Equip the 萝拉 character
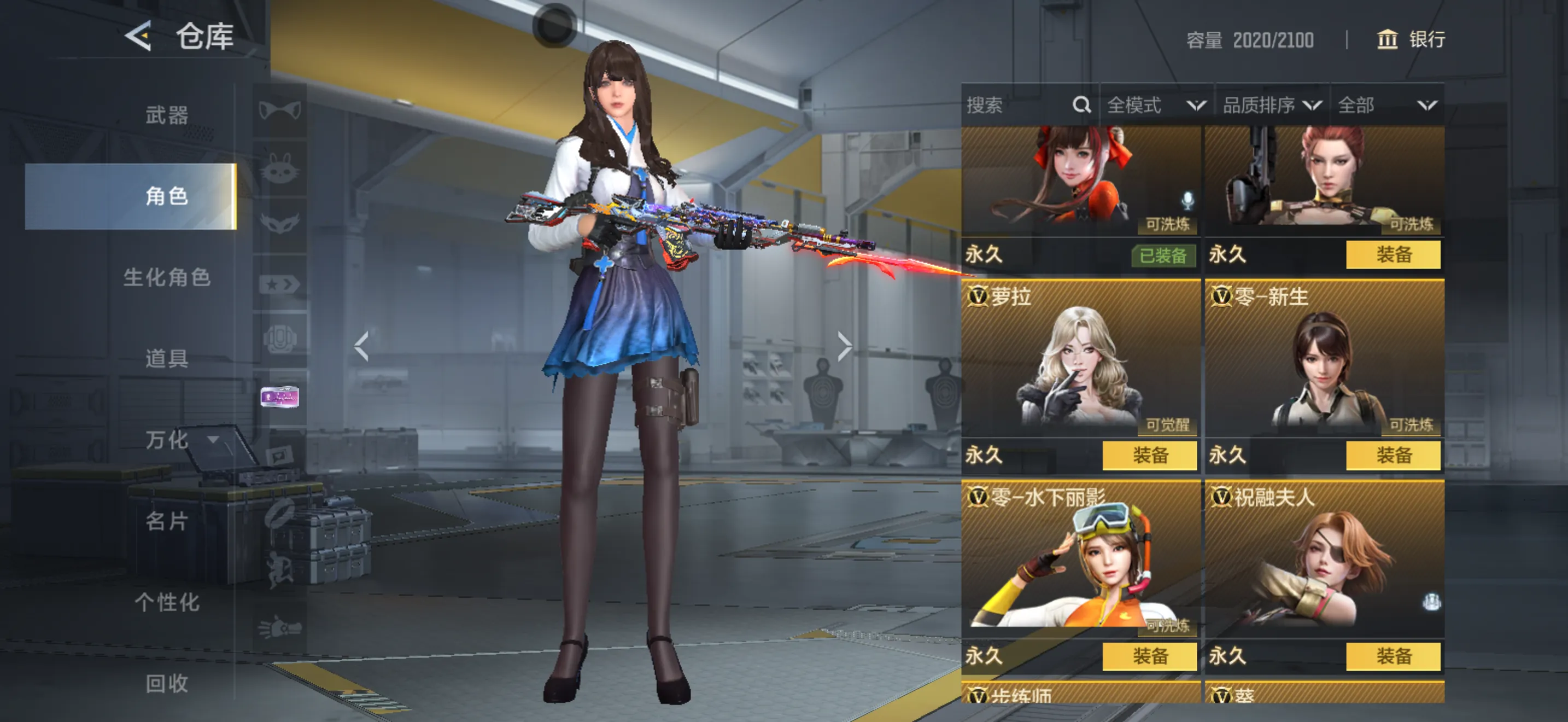The image size is (1568, 722). [1149, 456]
